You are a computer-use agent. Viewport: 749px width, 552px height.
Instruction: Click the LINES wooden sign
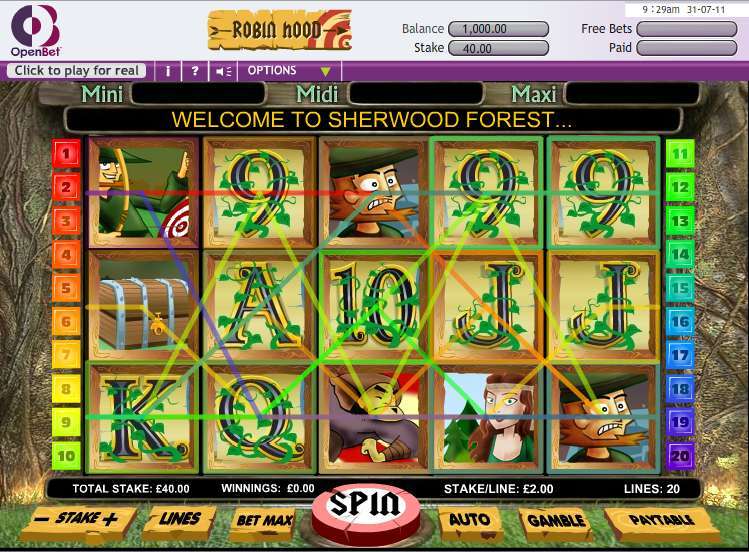[x=180, y=519]
